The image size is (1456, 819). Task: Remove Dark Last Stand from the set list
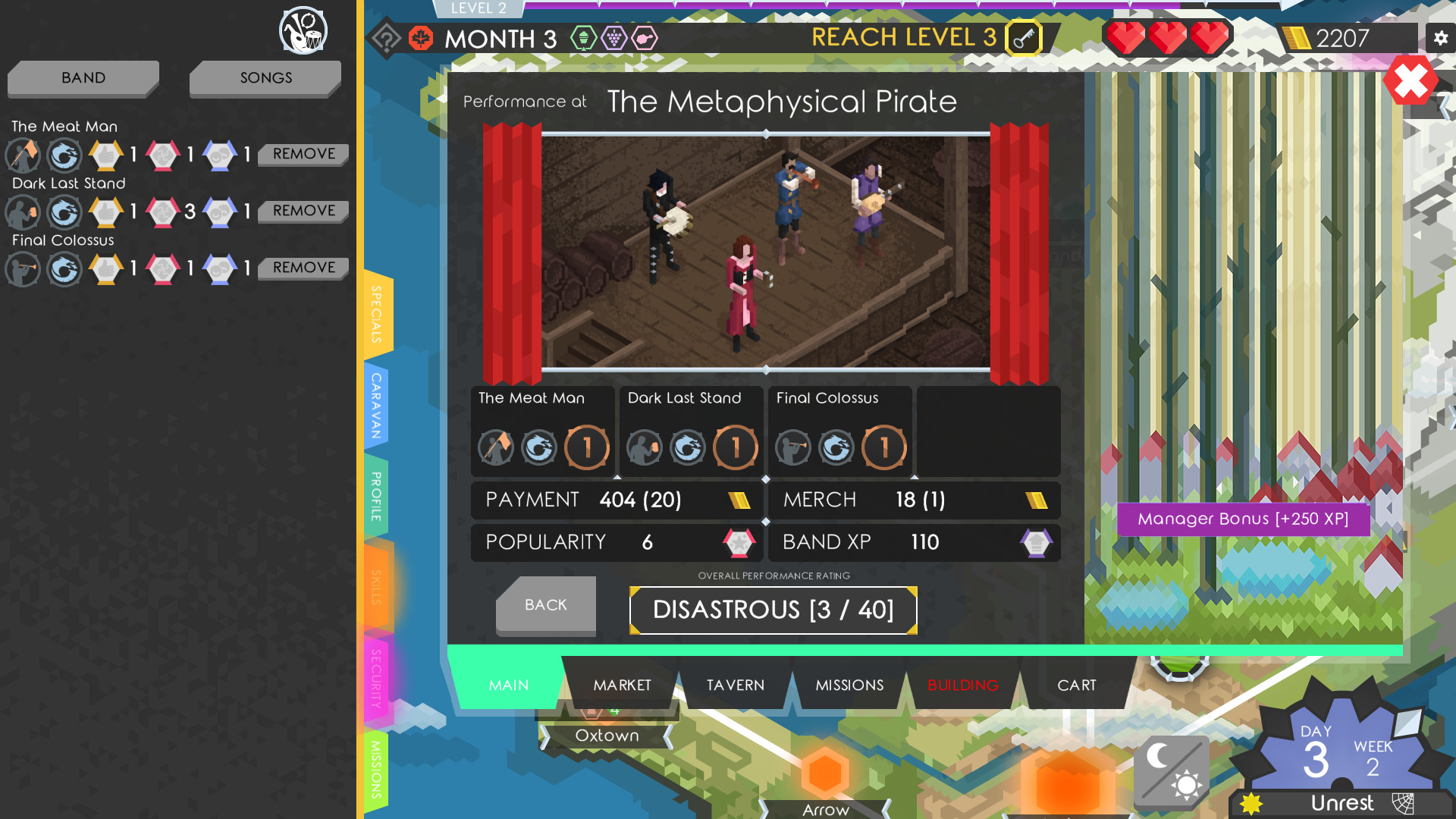[302, 211]
